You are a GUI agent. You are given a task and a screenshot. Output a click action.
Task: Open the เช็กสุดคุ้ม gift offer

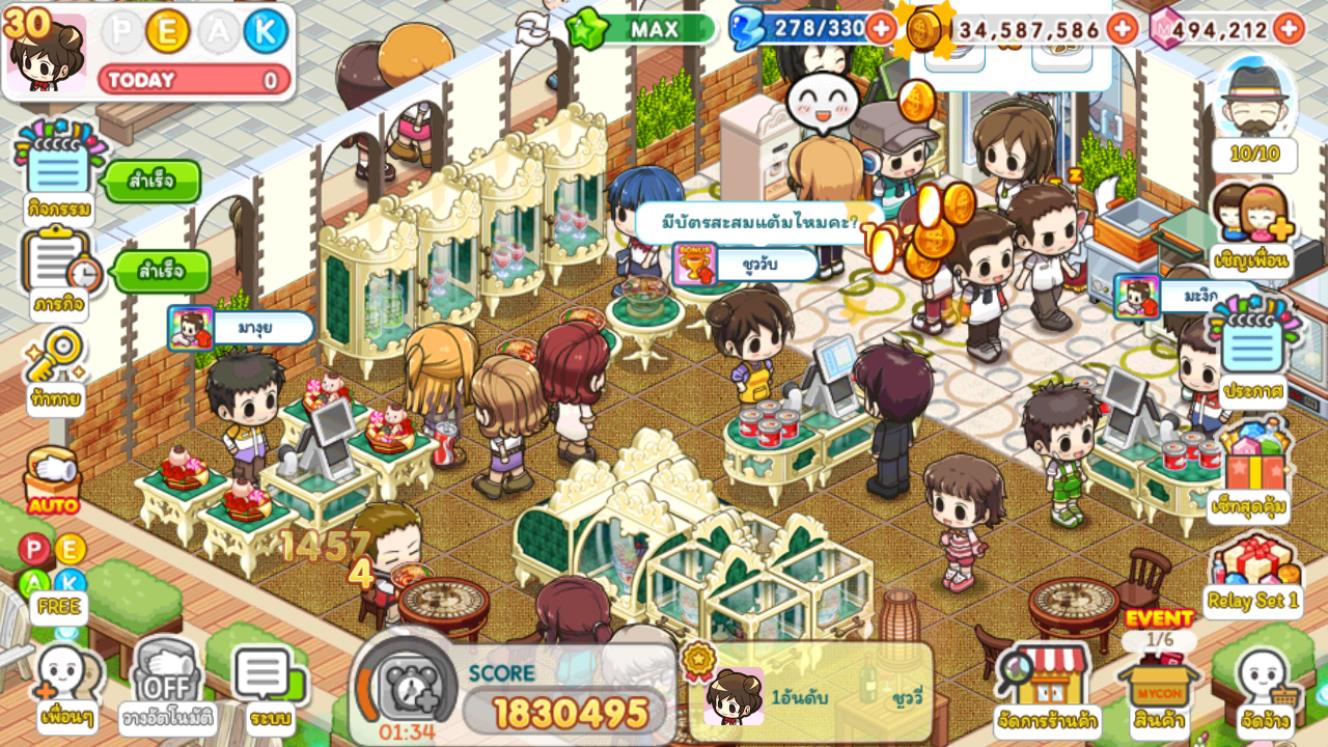[x=1249, y=470]
